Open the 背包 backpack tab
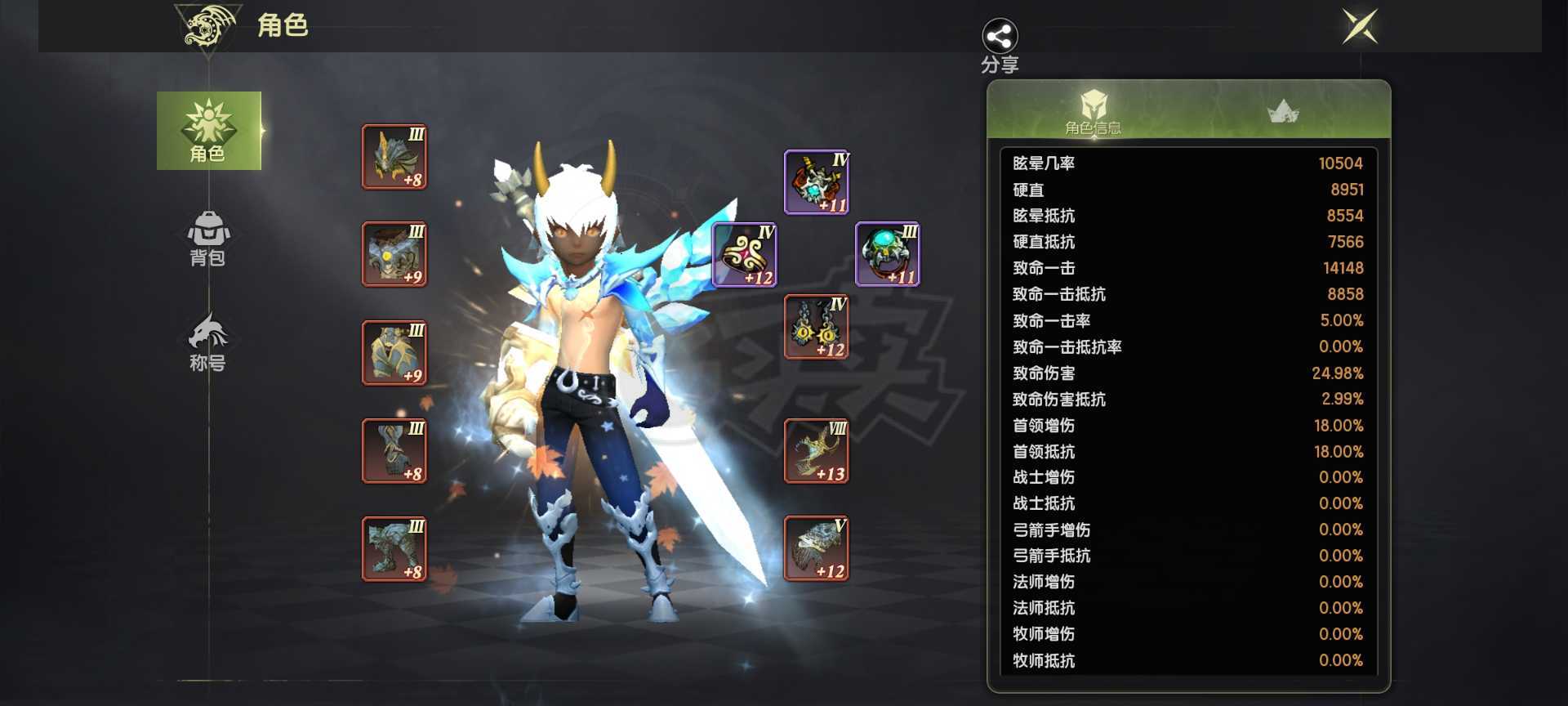This screenshot has width=1568, height=706. pos(208,239)
